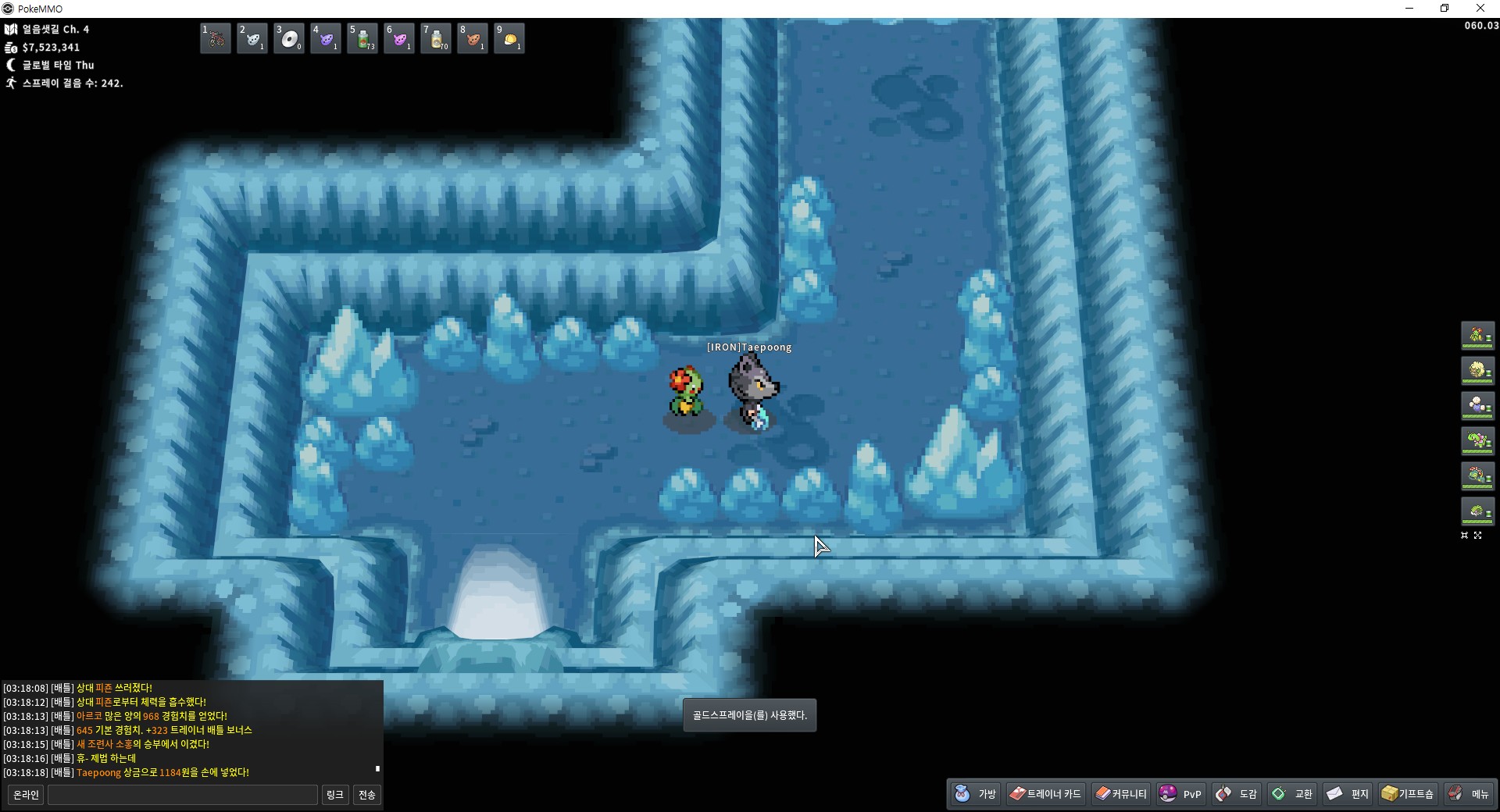Open the 기프트숍 gift shop
The image size is (1500, 812).
tap(1408, 794)
